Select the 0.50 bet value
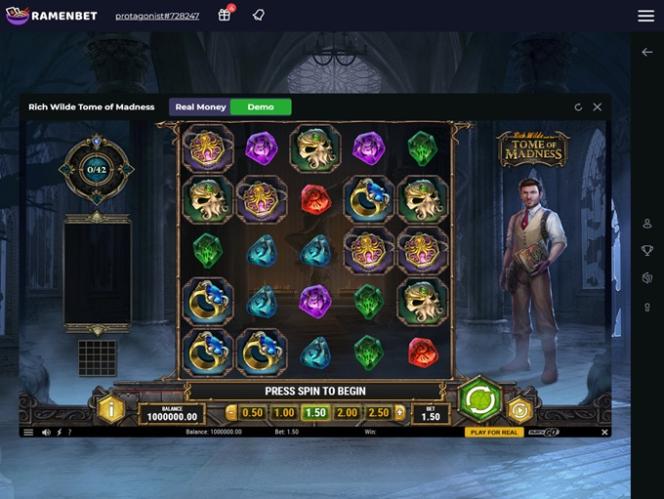Viewport: 664px width, 499px height. (x=252, y=412)
